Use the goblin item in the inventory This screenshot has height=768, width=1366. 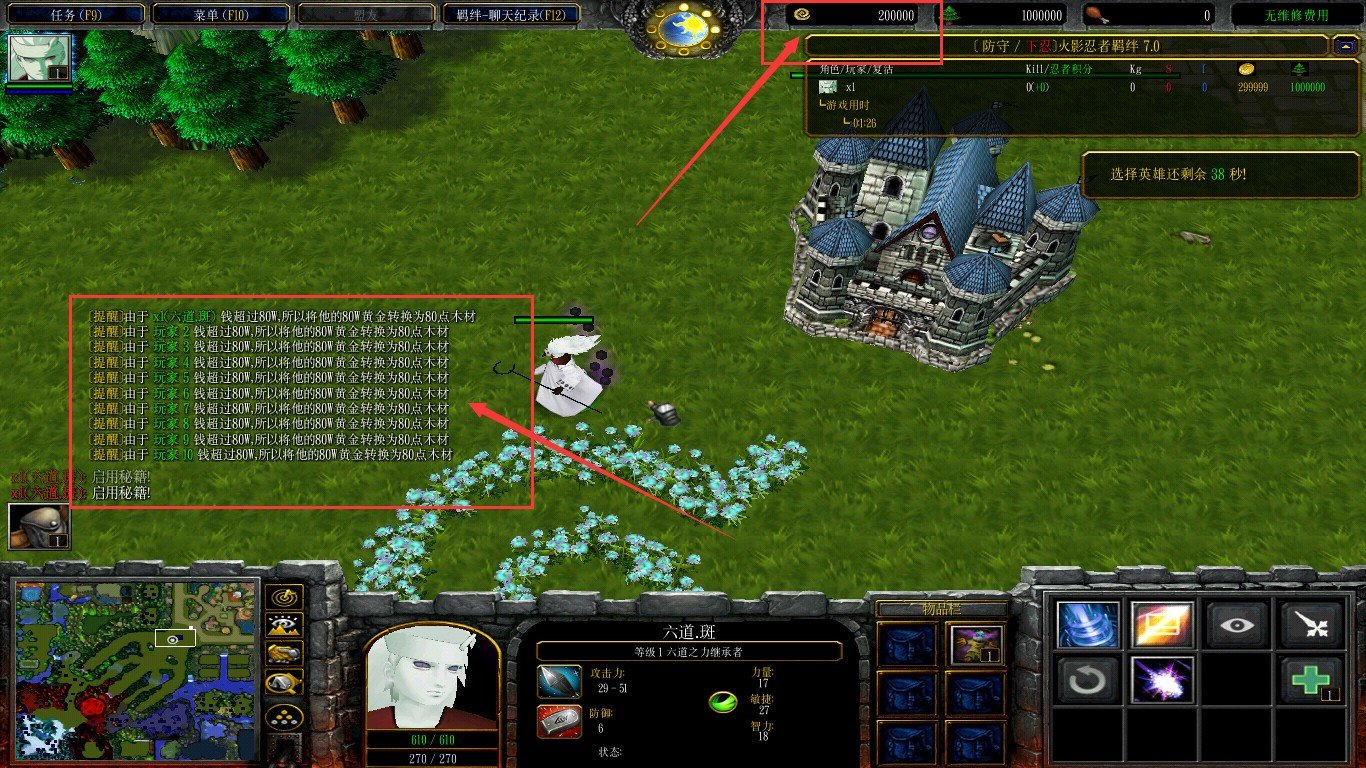(x=975, y=644)
